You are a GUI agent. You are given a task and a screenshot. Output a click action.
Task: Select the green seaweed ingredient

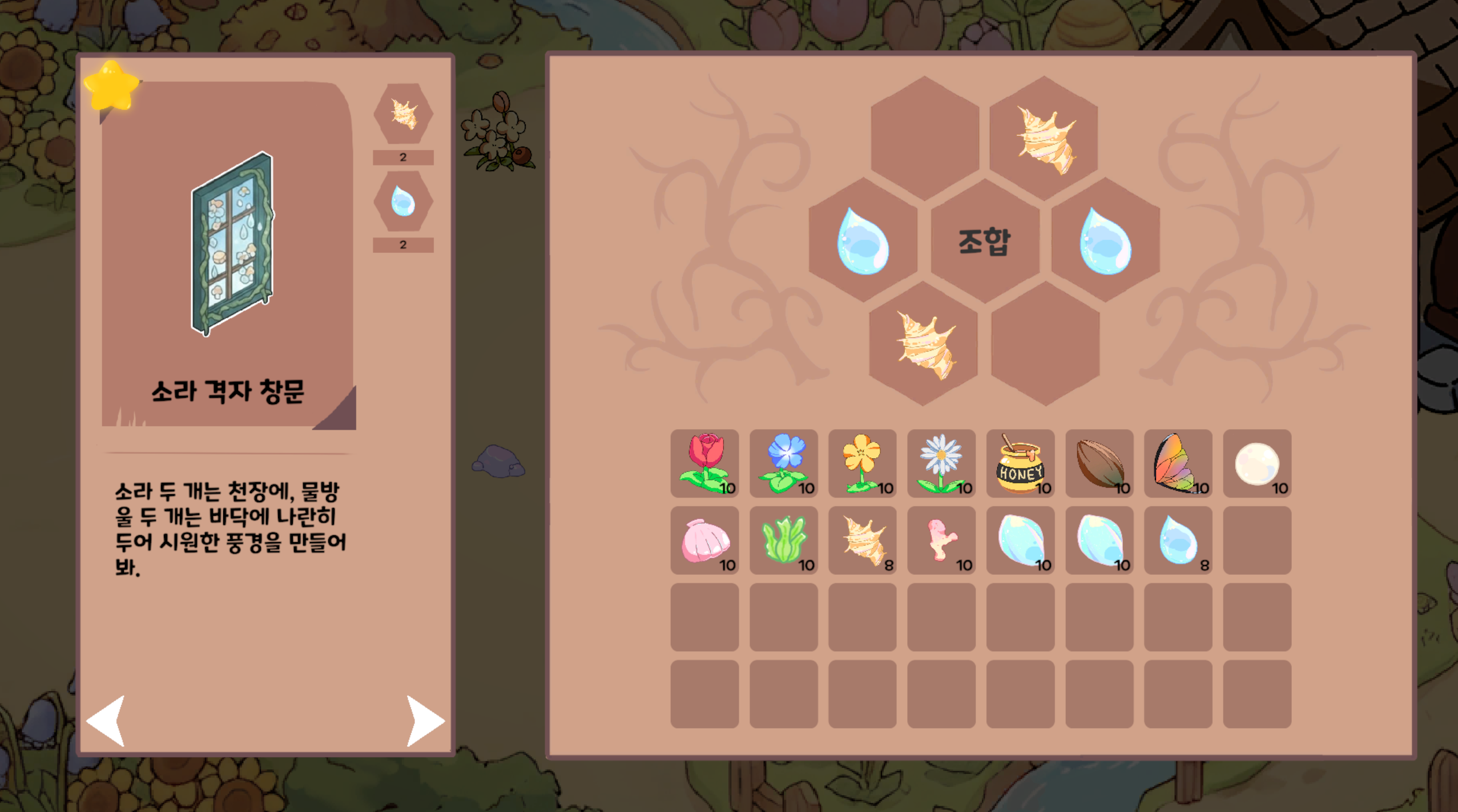click(784, 541)
